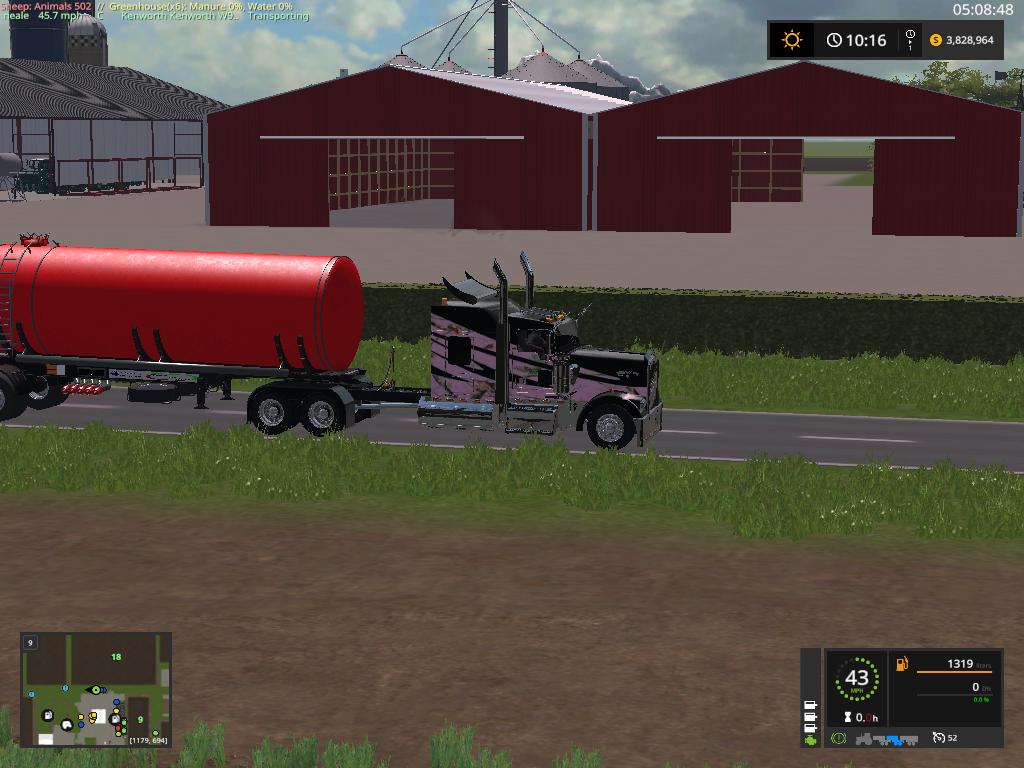The width and height of the screenshot is (1024, 768).
Task: Click the gold coin money icon
Action: click(x=936, y=40)
